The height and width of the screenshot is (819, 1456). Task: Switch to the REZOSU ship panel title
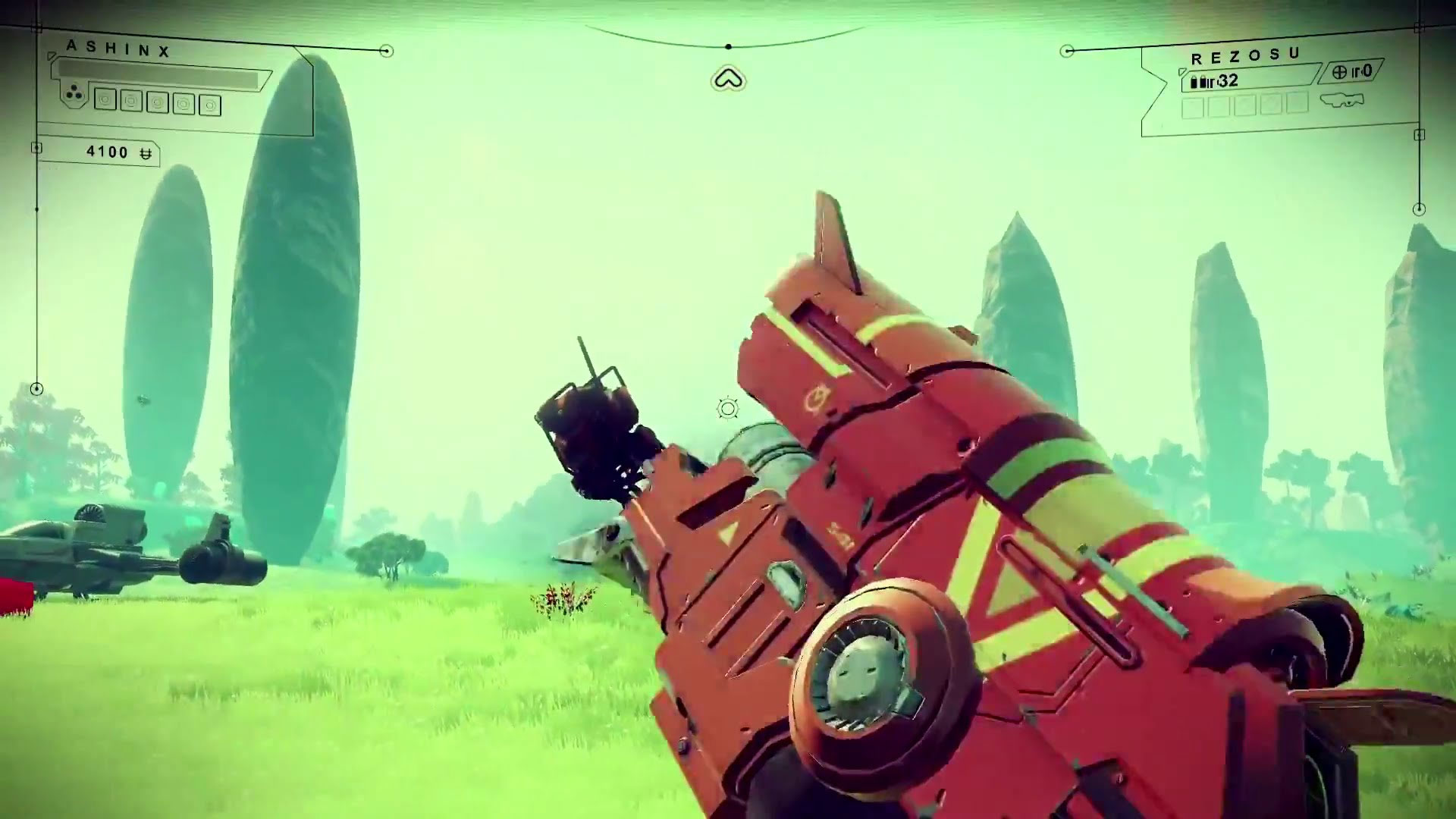tap(1245, 53)
